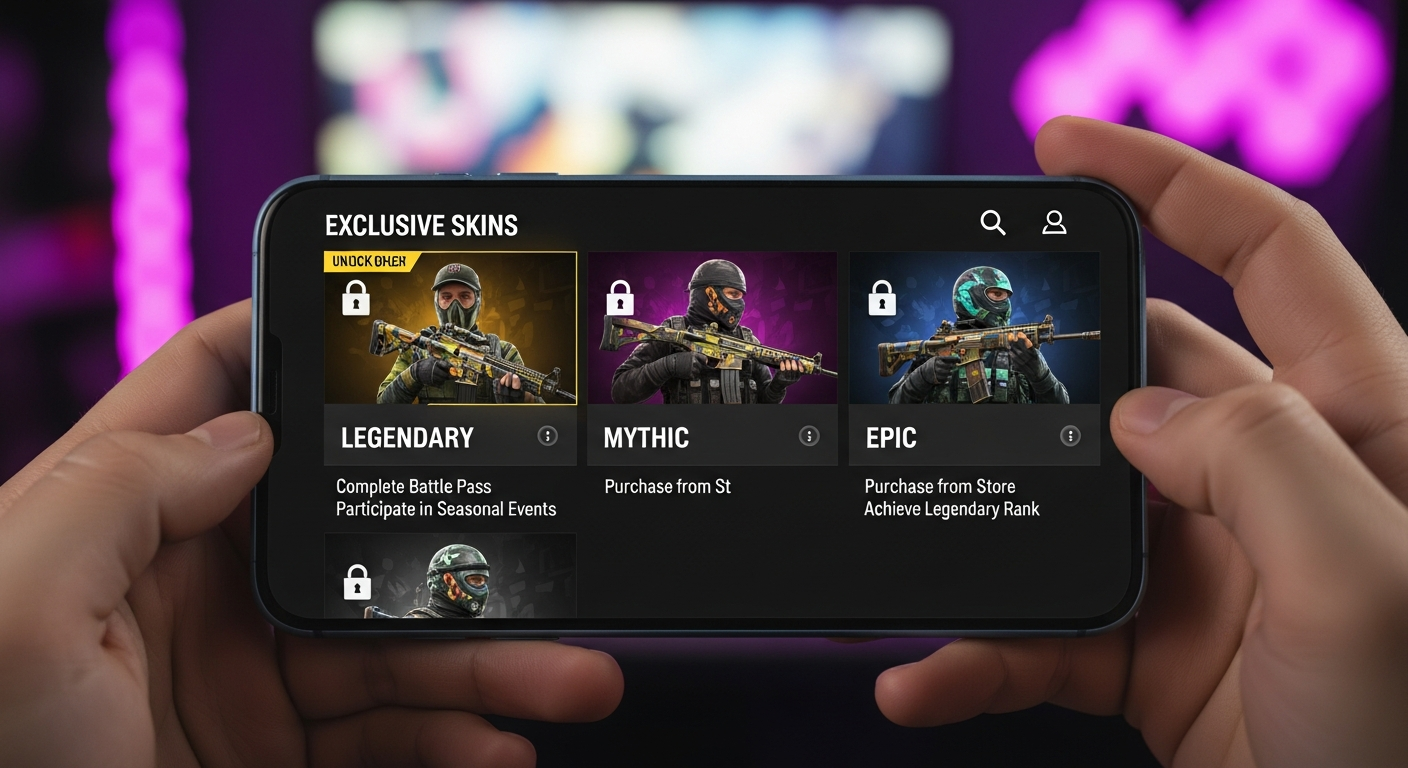
Task: Click the Complete Battle Pass requirement text
Action: 413,486
